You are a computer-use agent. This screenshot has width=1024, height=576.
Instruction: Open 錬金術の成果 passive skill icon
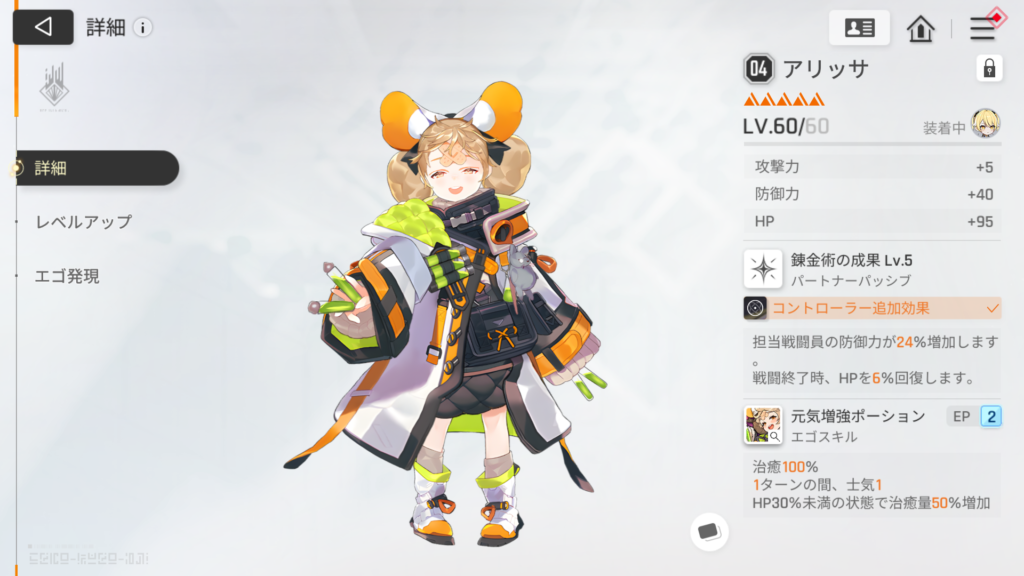coord(763,269)
